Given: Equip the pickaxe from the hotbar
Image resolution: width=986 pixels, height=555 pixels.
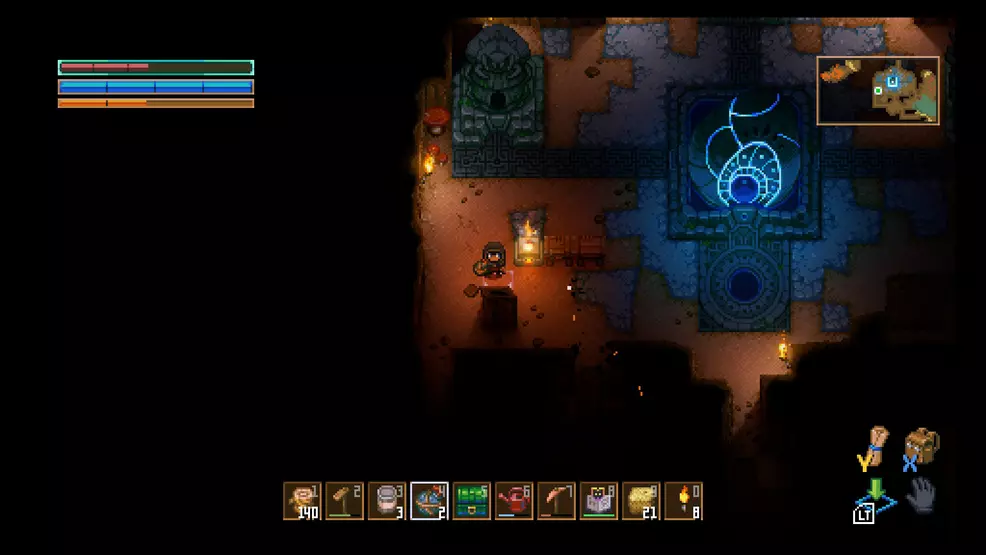Looking at the screenshot, I should pyautogui.click(x=556, y=501).
